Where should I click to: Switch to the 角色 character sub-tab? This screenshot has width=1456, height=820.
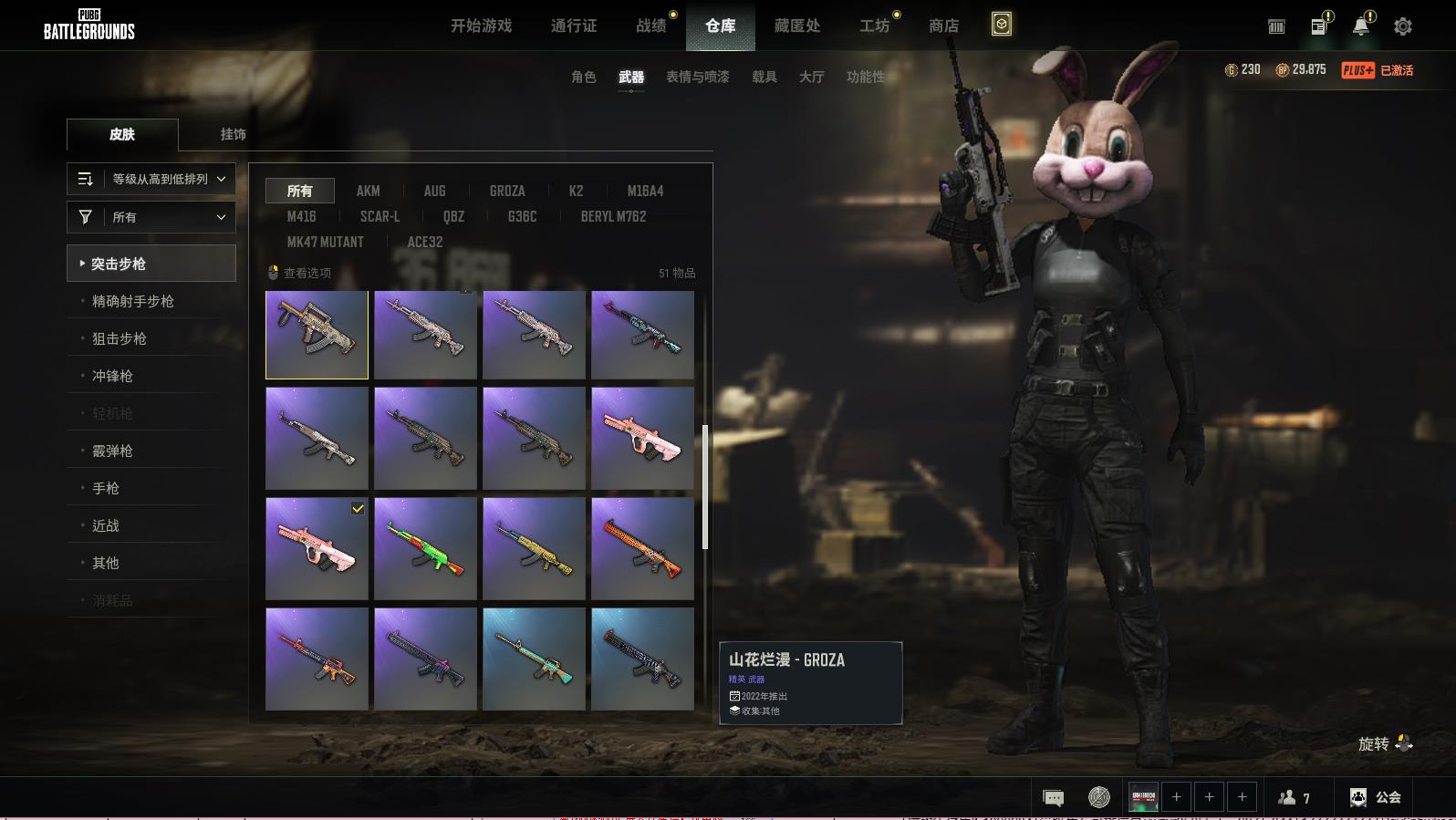pos(583,77)
